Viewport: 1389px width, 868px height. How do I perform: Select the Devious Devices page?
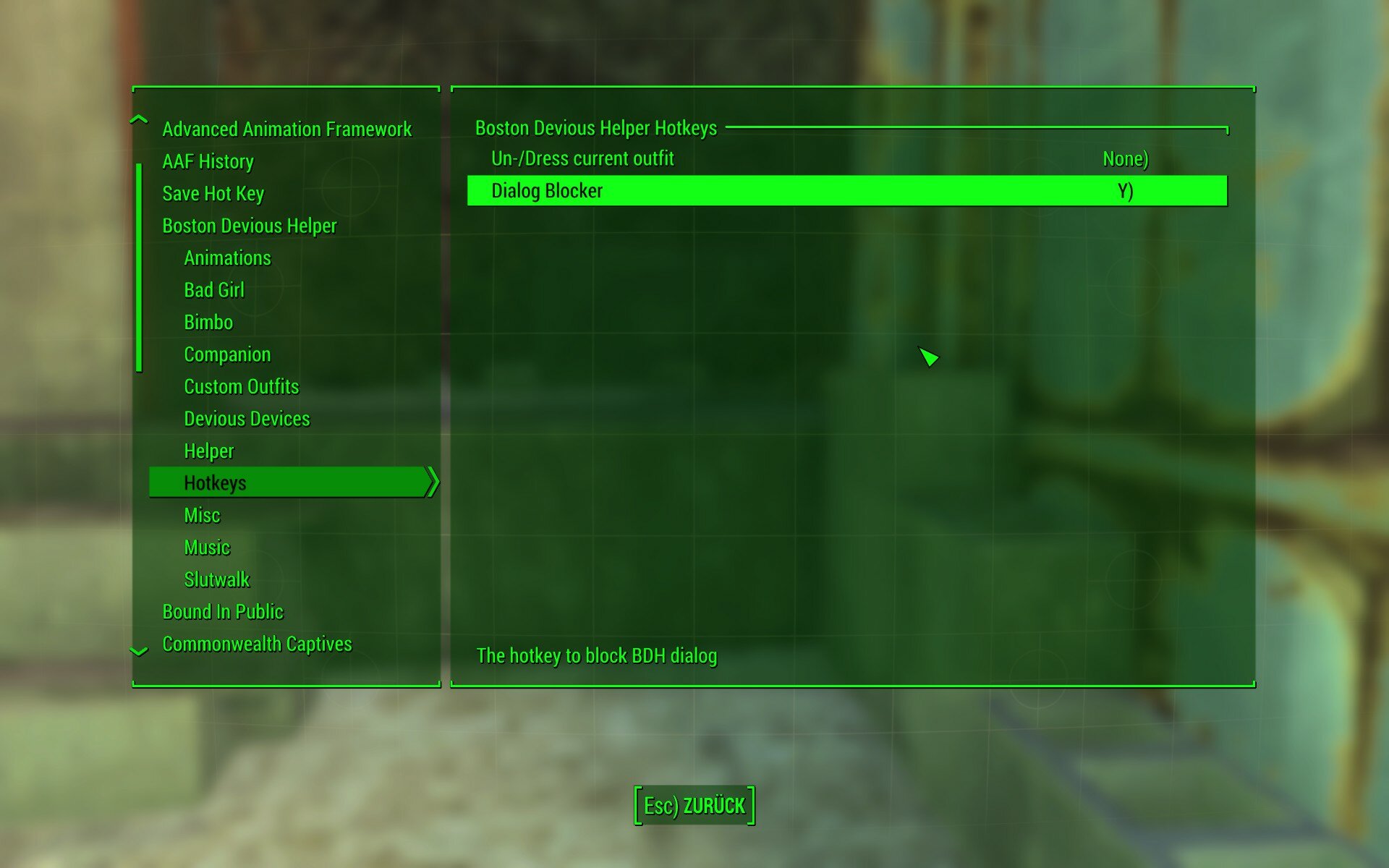(x=247, y=418)
